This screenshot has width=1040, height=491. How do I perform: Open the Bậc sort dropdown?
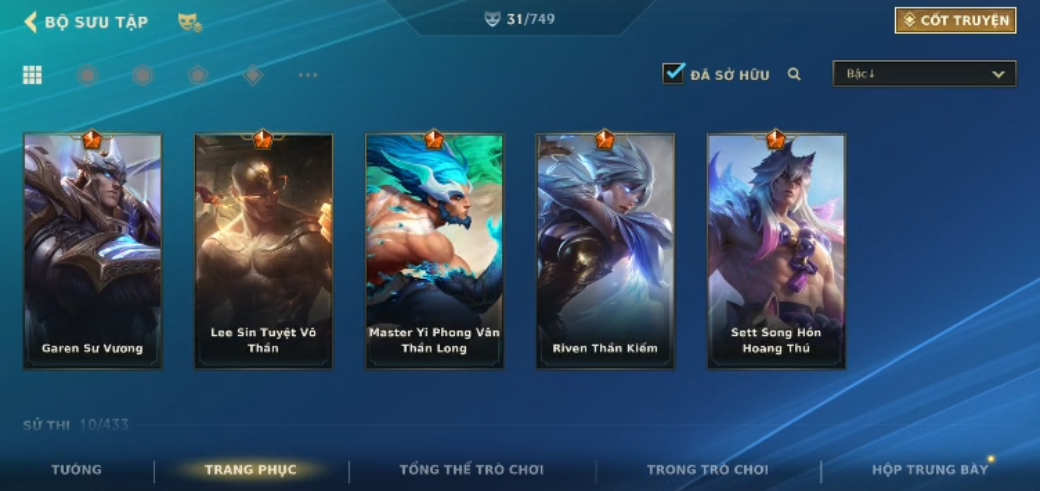924,74
